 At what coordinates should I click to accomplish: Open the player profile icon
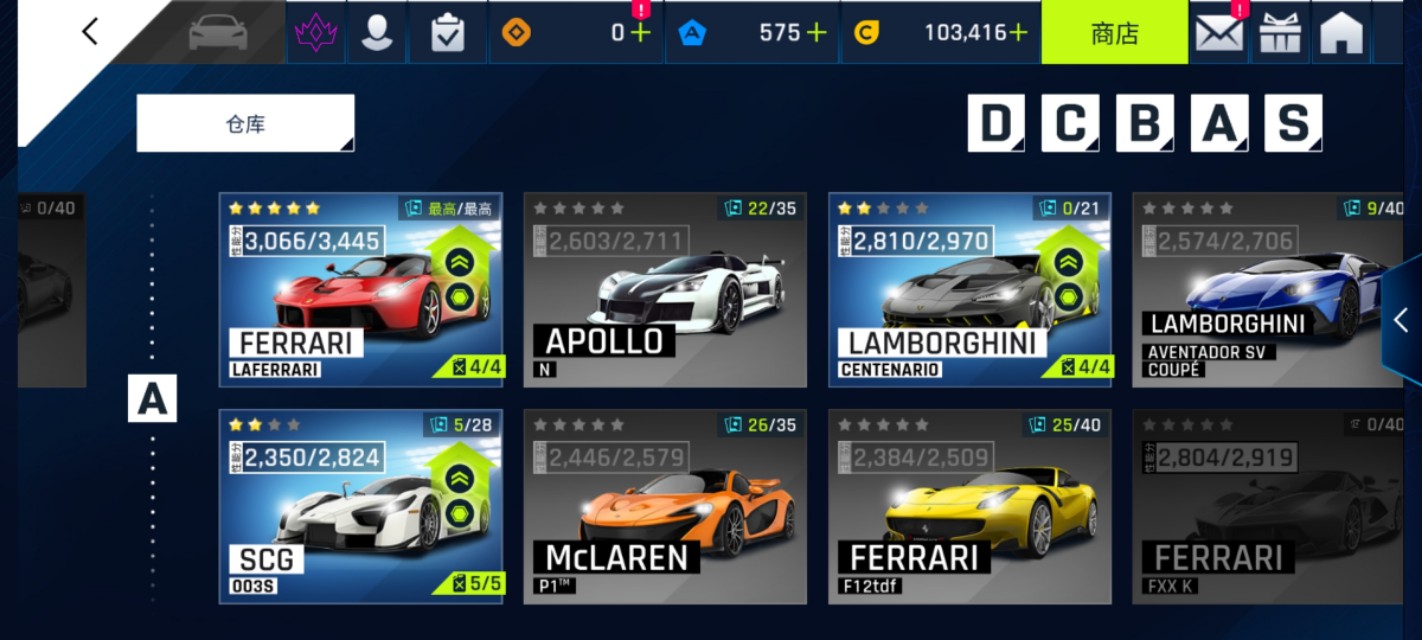point(377,33)
